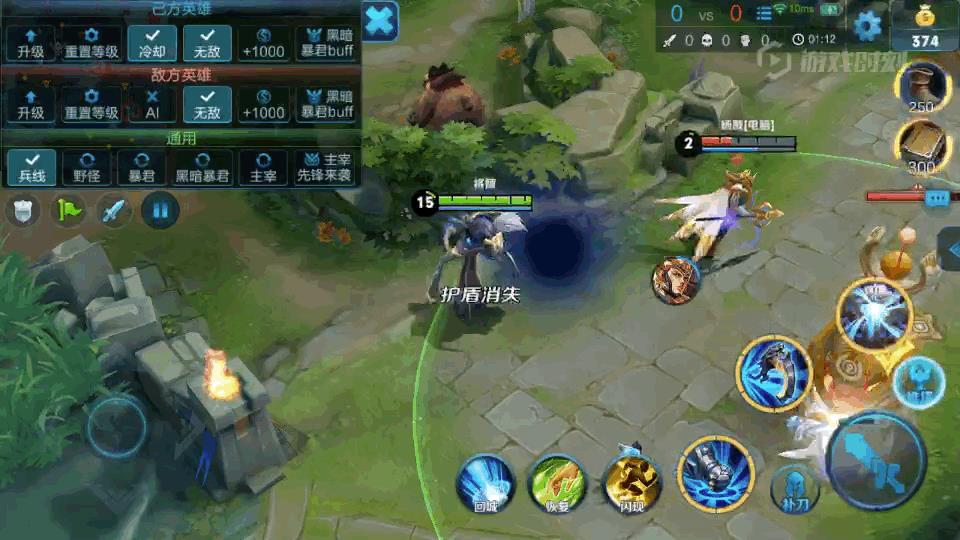Tap the 补刀 last-hit button
This screenshot has height=540, width=960.
coord(795,487)
